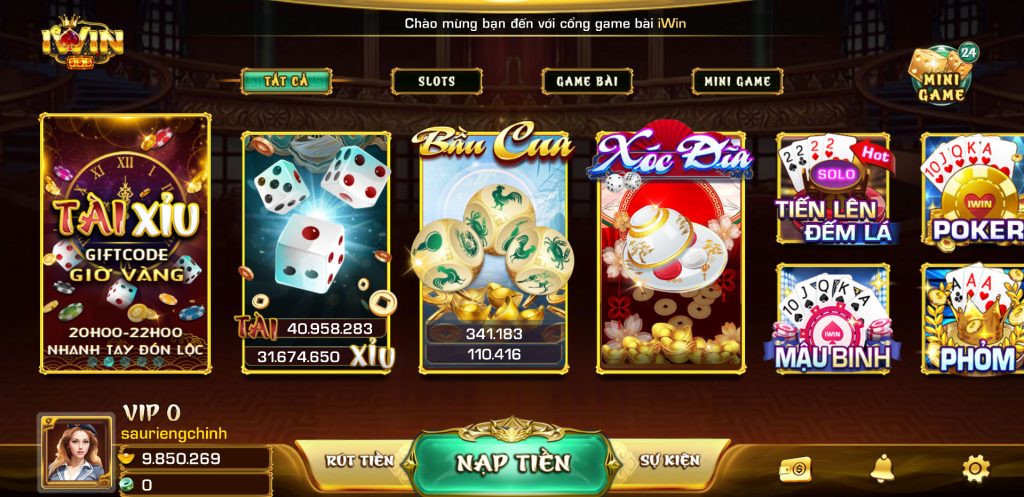The width and height of the screenshot is (1024, 497).
Task: Open Tiến Lên Đếm Lá card game
Action: click(x=833, y=190)
